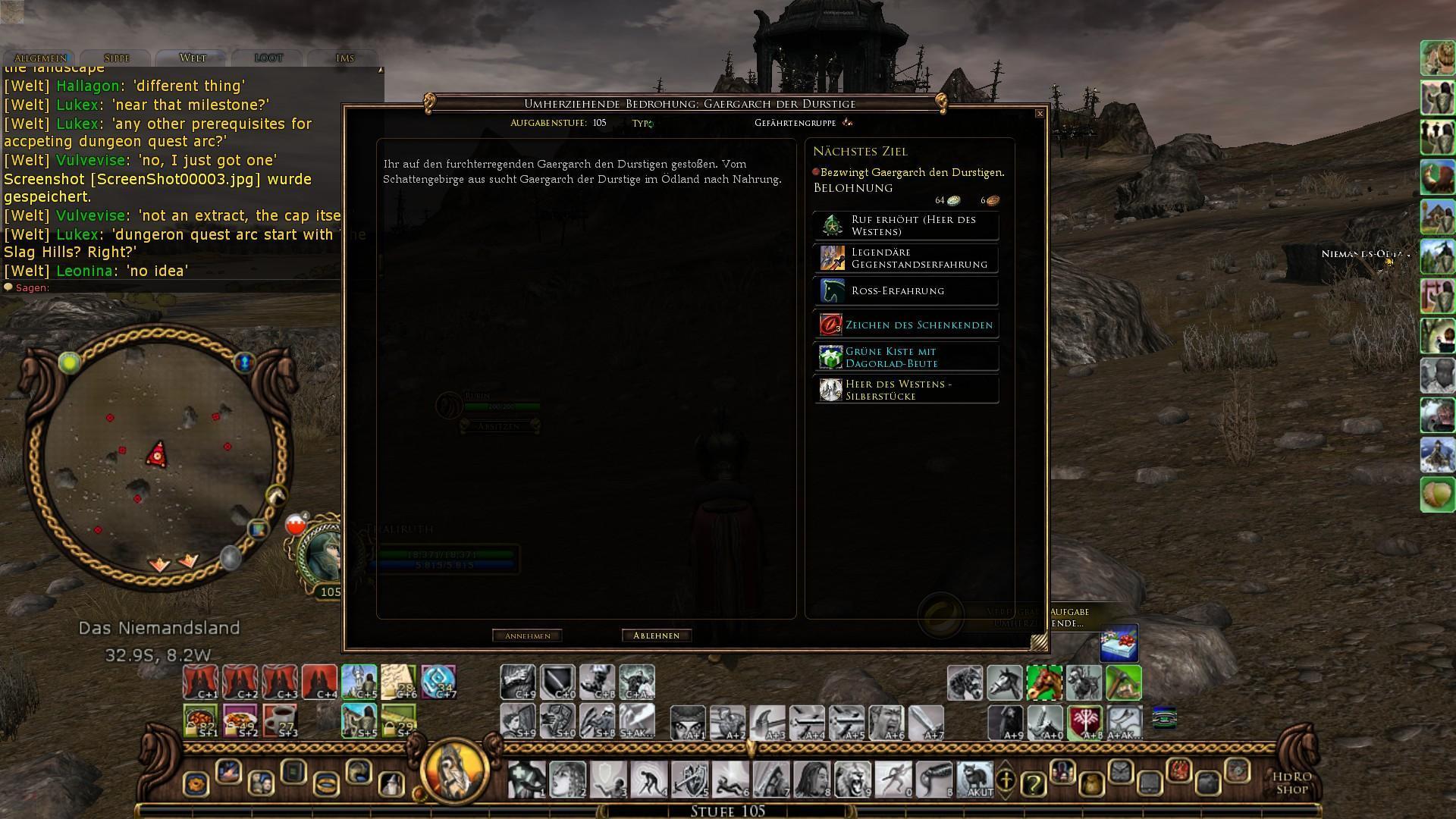Activate the skill labeled C+1
Screen dimensions: 1456x819
[200, 682]
